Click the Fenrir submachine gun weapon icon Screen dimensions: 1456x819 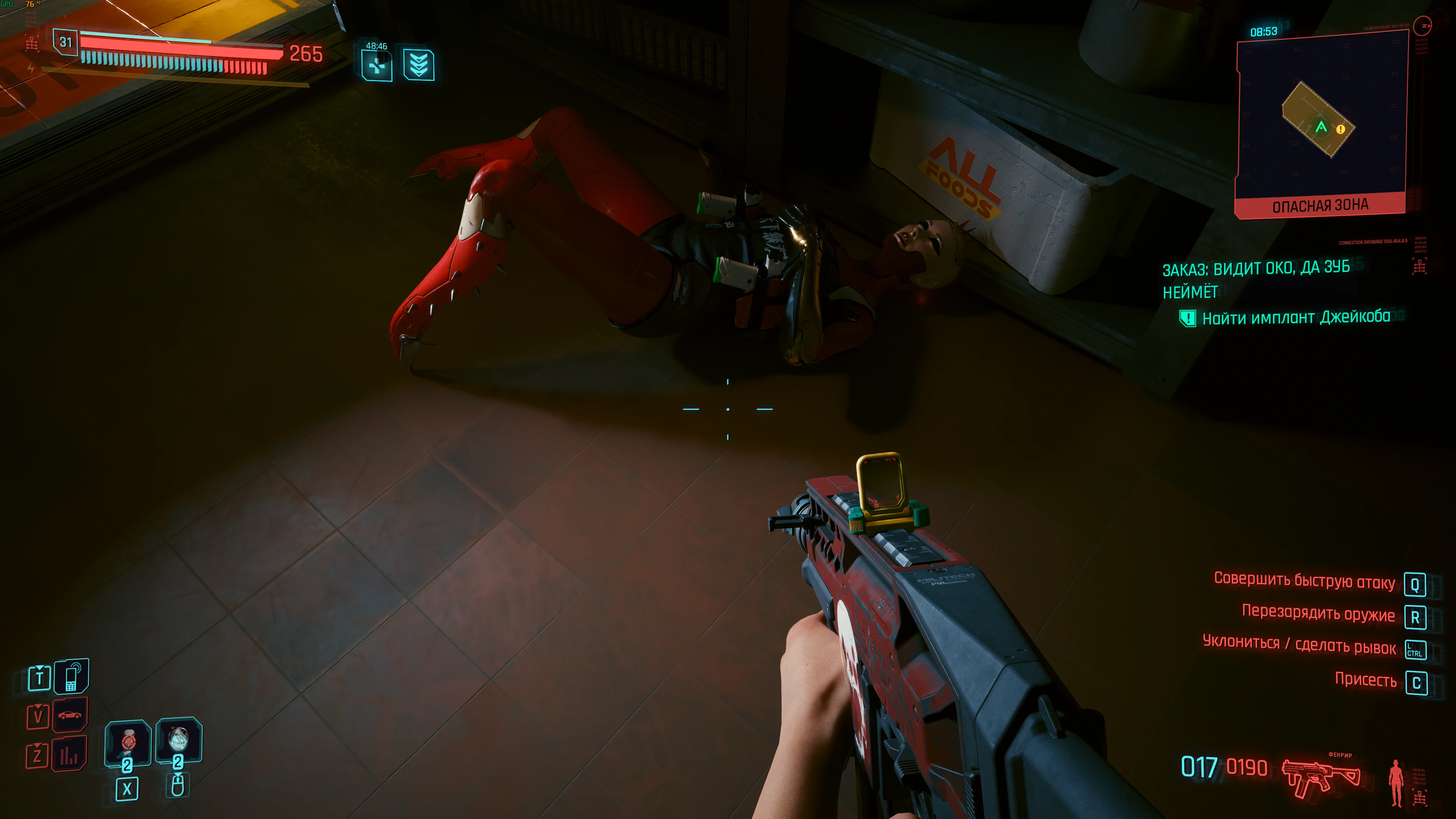(1320, 778)
